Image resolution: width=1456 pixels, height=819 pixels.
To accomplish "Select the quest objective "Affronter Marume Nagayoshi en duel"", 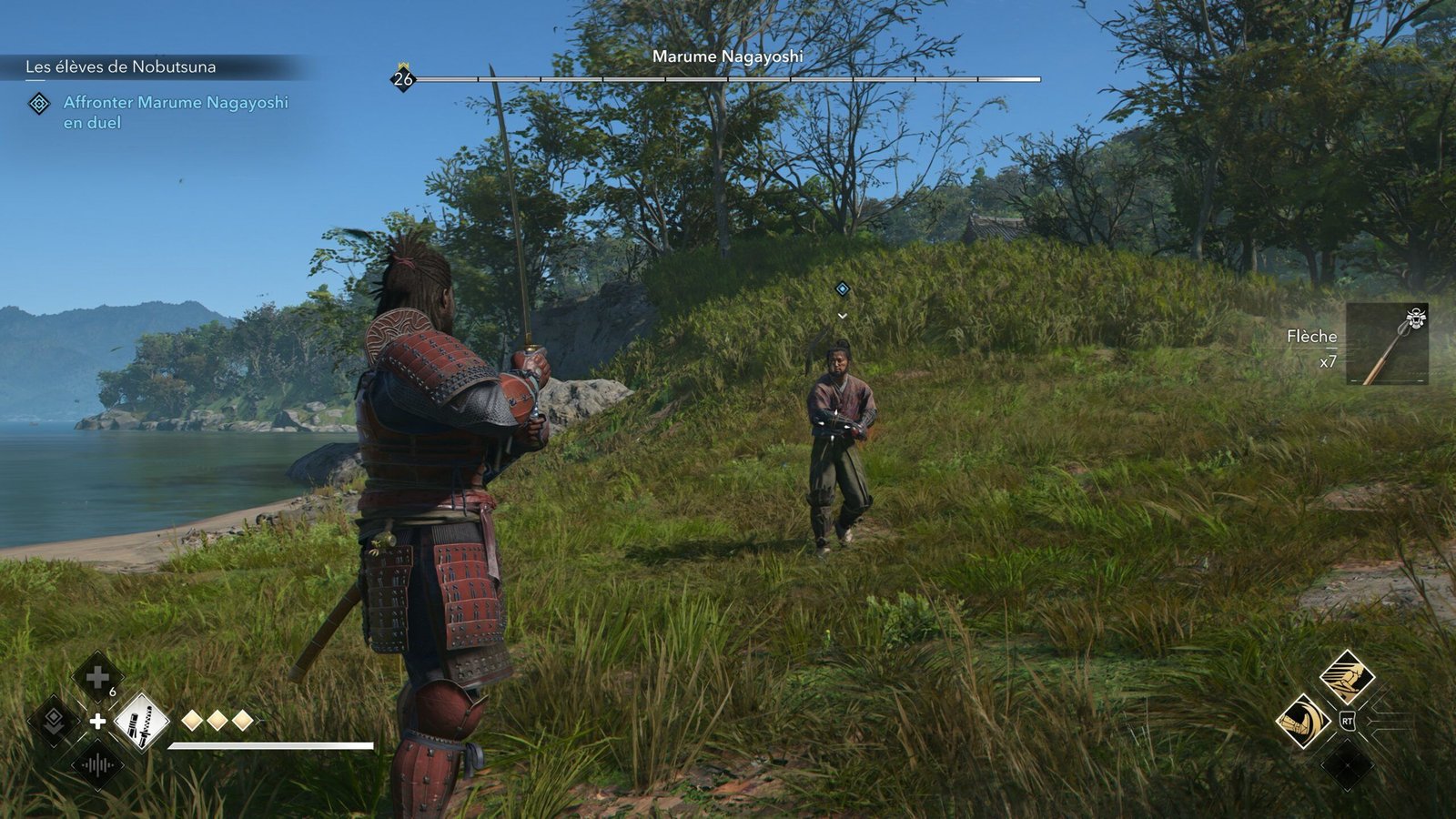I will (175, 112).
